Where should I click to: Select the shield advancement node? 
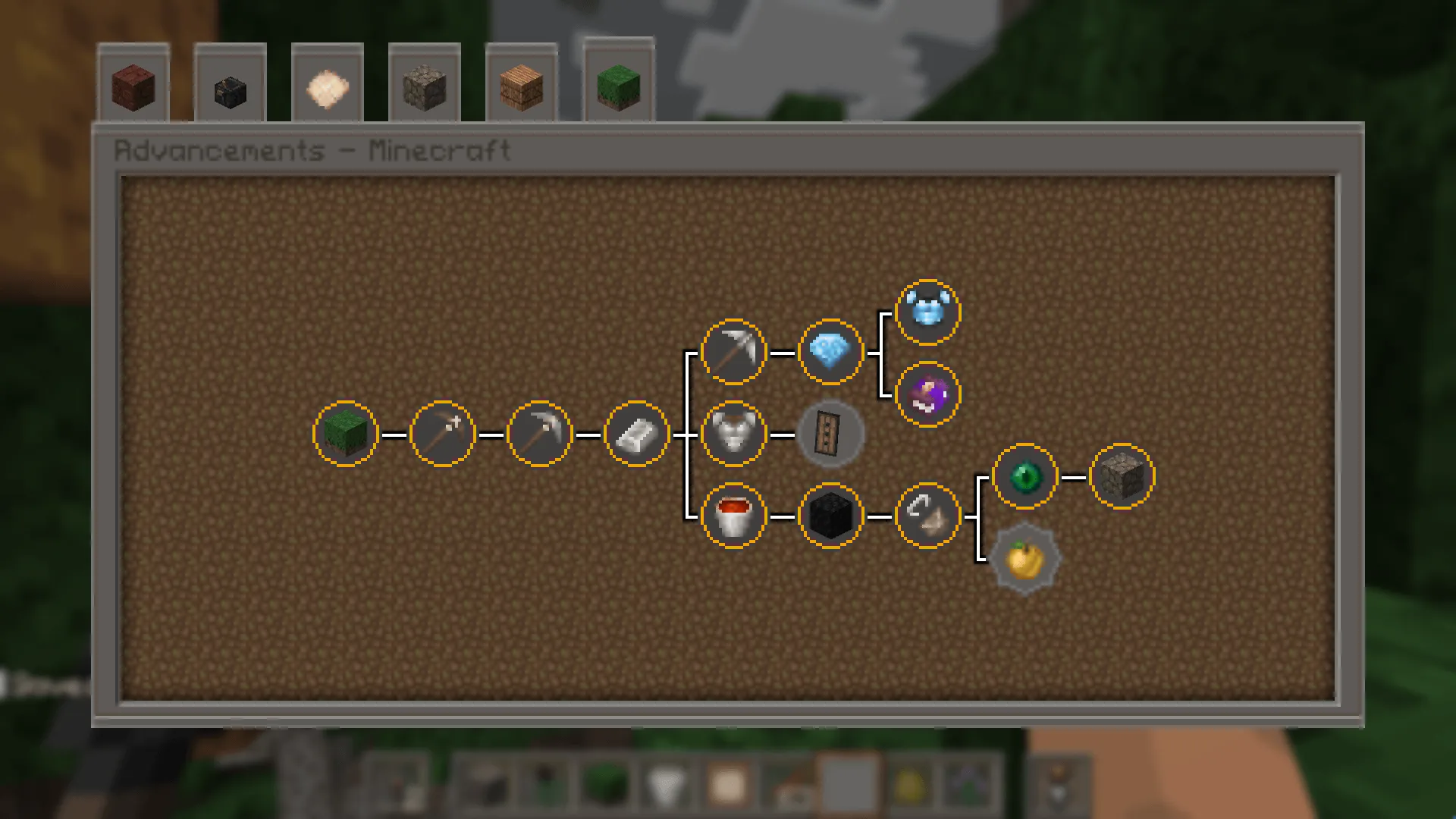click(x=830, y=433)
